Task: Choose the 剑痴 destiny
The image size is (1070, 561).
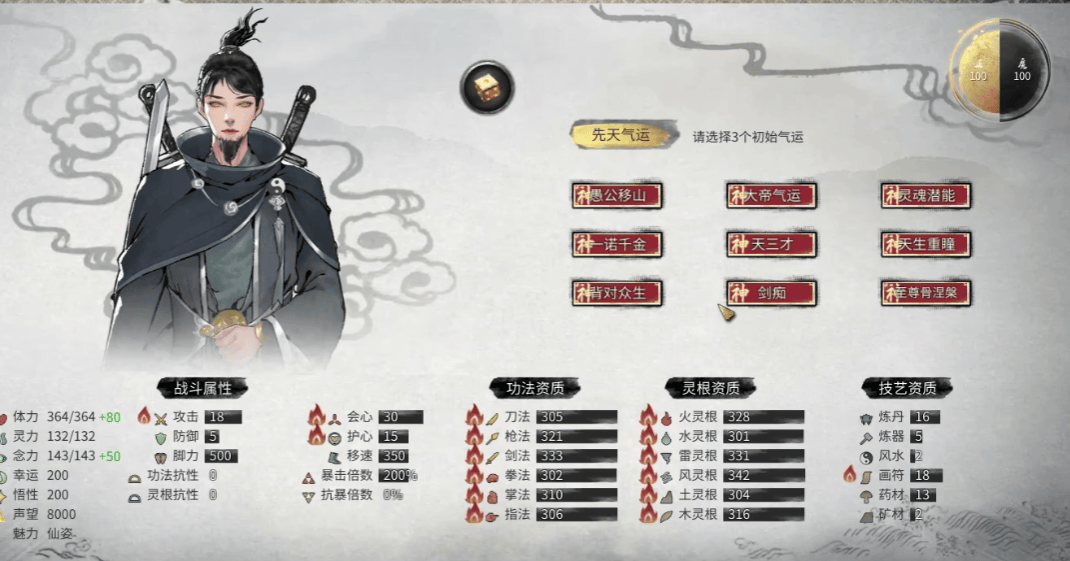Action: [x=771, y=292]
